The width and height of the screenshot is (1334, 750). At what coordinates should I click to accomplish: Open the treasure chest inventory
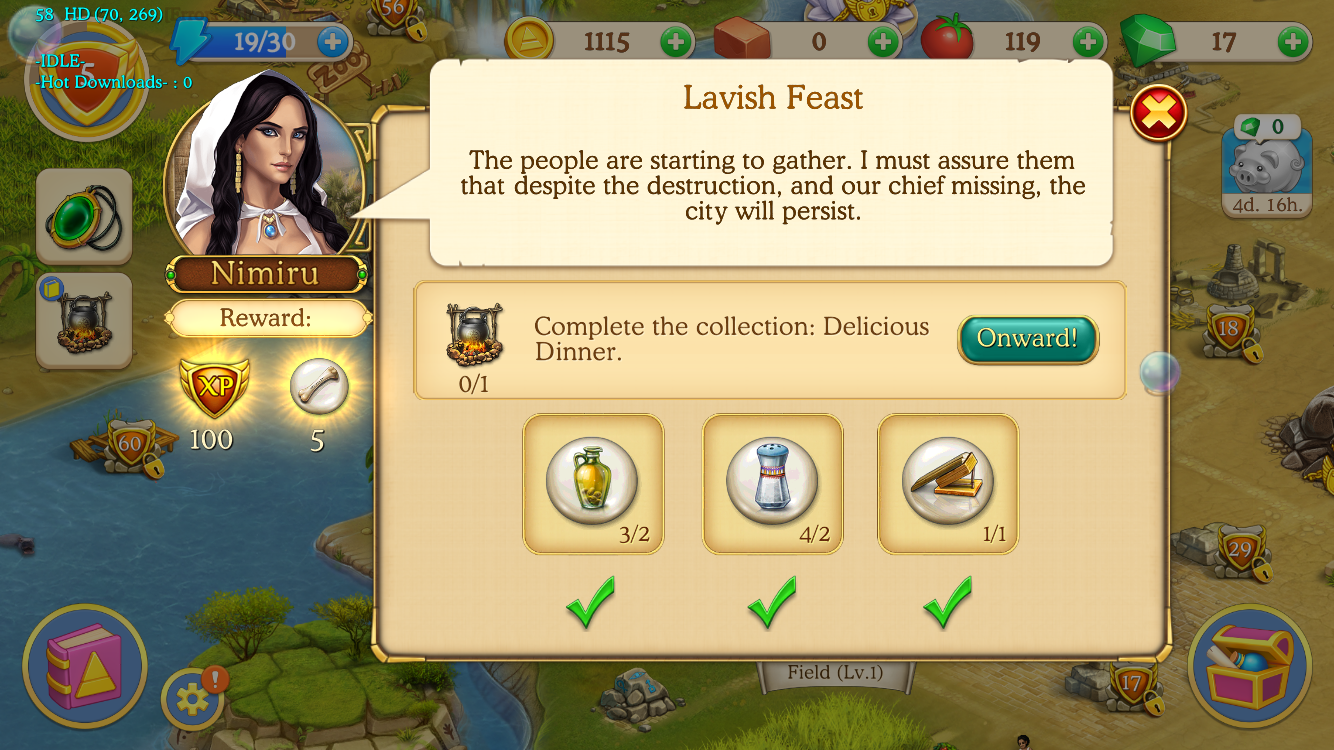coord(1249,666)
